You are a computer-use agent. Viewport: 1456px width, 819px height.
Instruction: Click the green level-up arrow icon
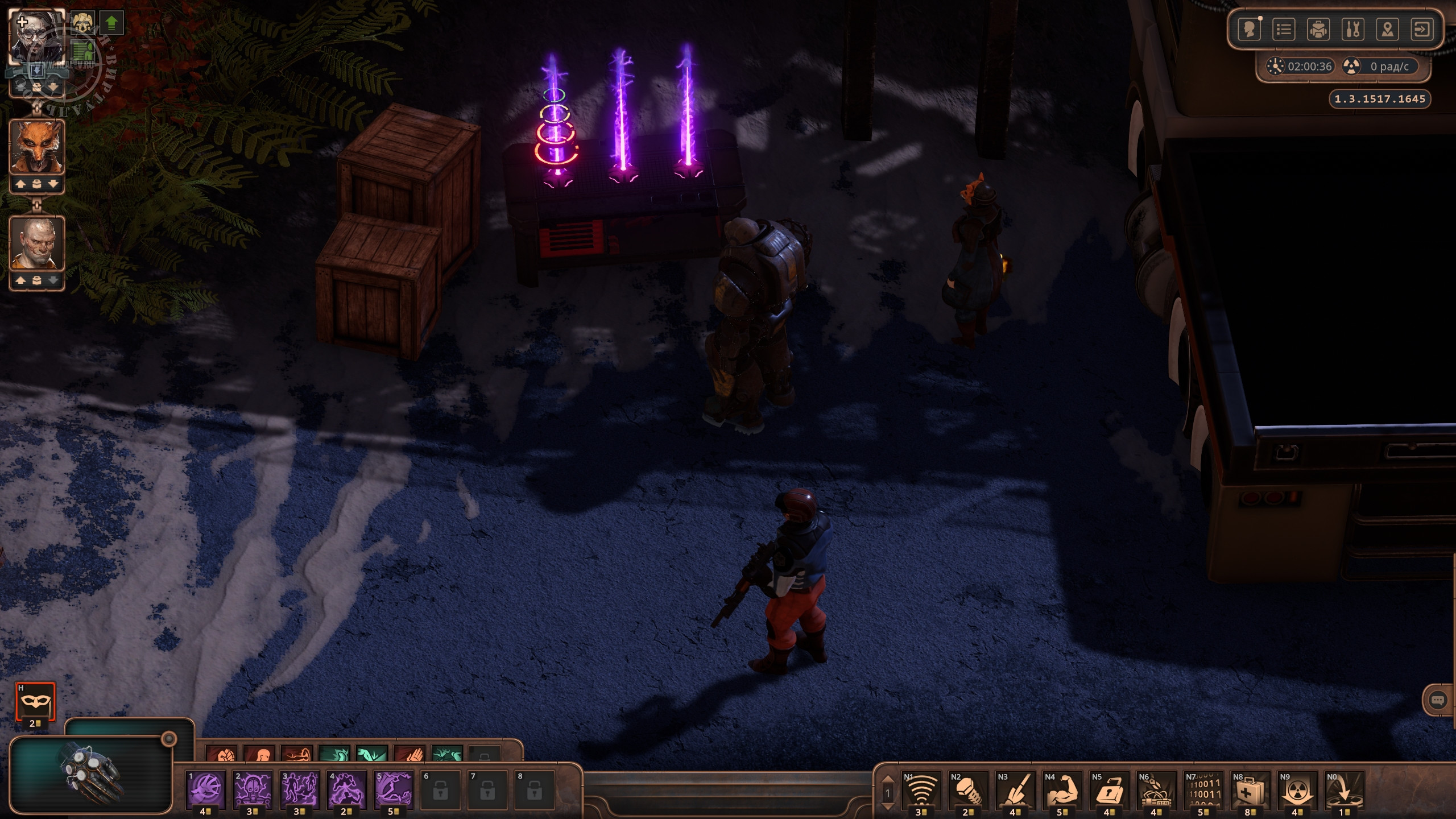coord(112,23)
